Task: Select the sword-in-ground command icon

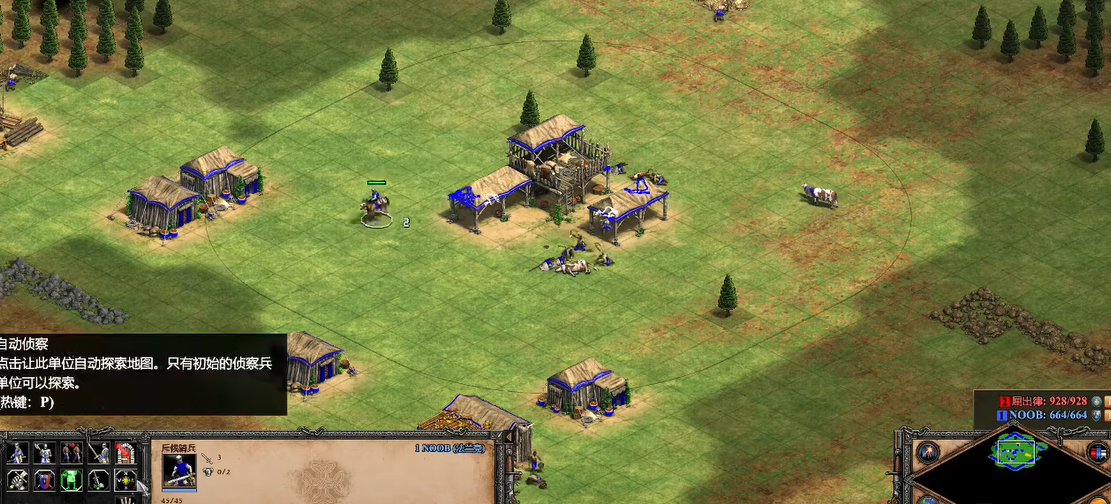Action: point(98,480)
